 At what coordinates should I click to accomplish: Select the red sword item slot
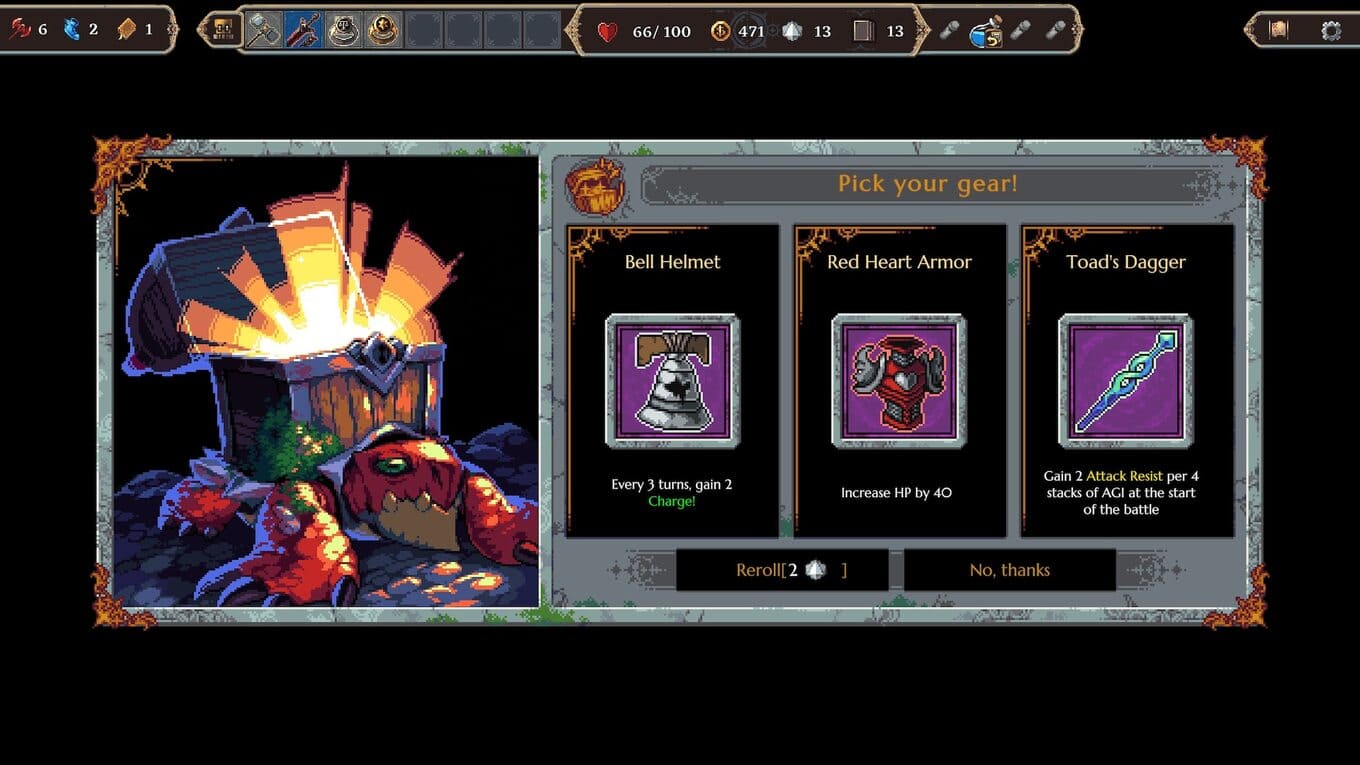pyautogui.click(x=303, y=30)
